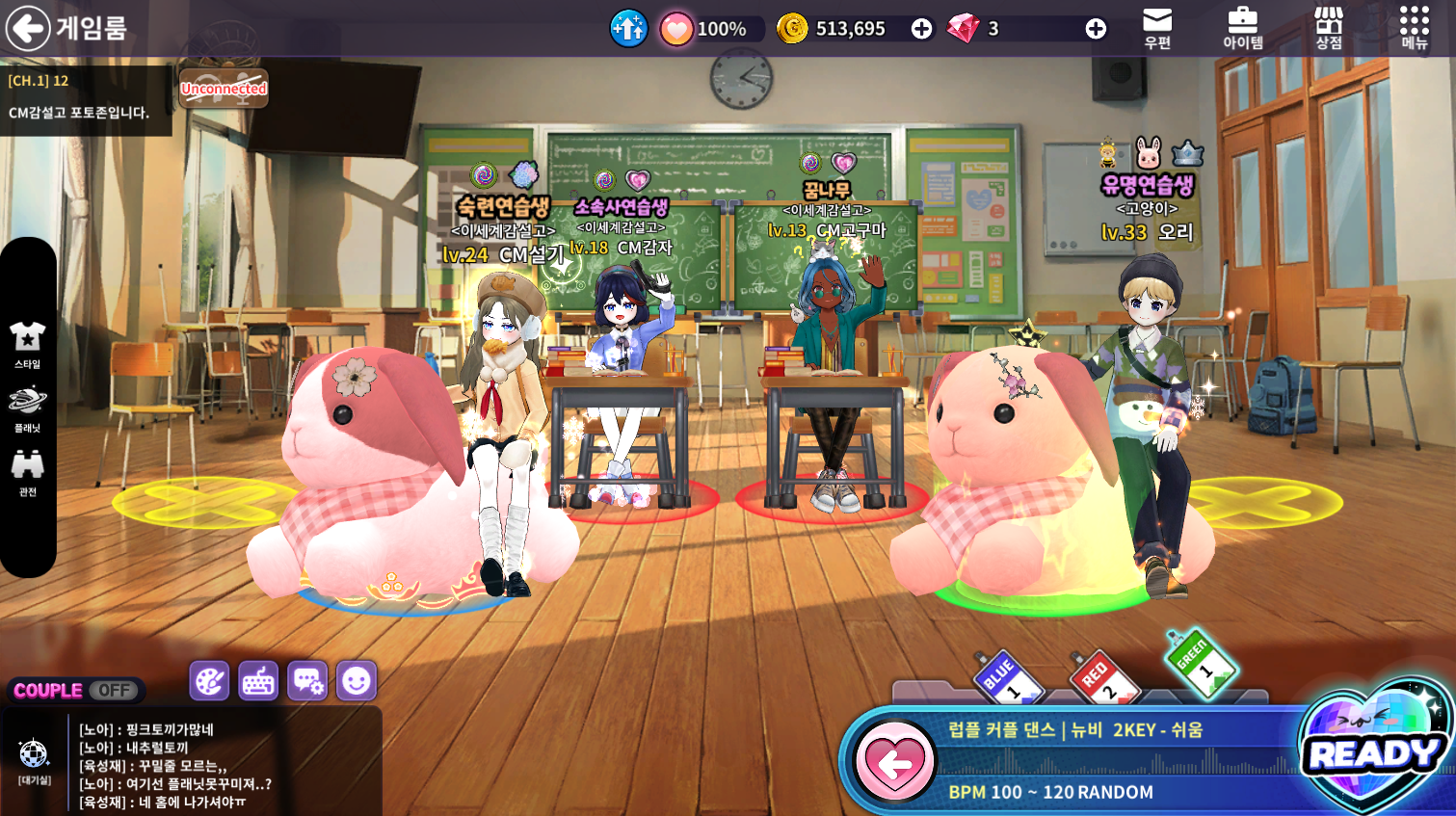Add more gold coins with plus button
The height and width of the screenshot is (816, 1456).
tap(921, 29)
